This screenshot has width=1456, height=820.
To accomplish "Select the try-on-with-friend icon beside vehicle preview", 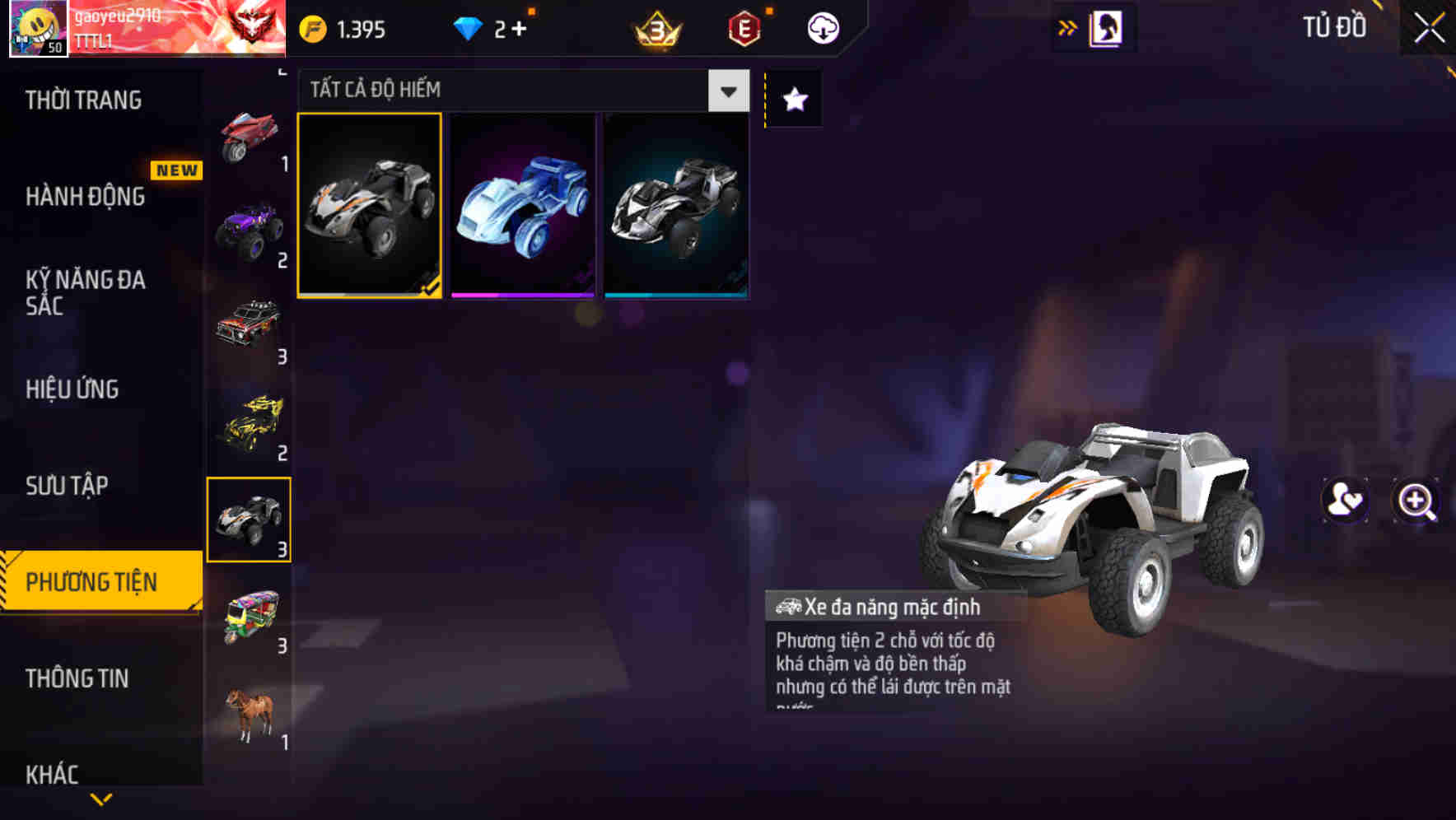I will (1342, 501).
